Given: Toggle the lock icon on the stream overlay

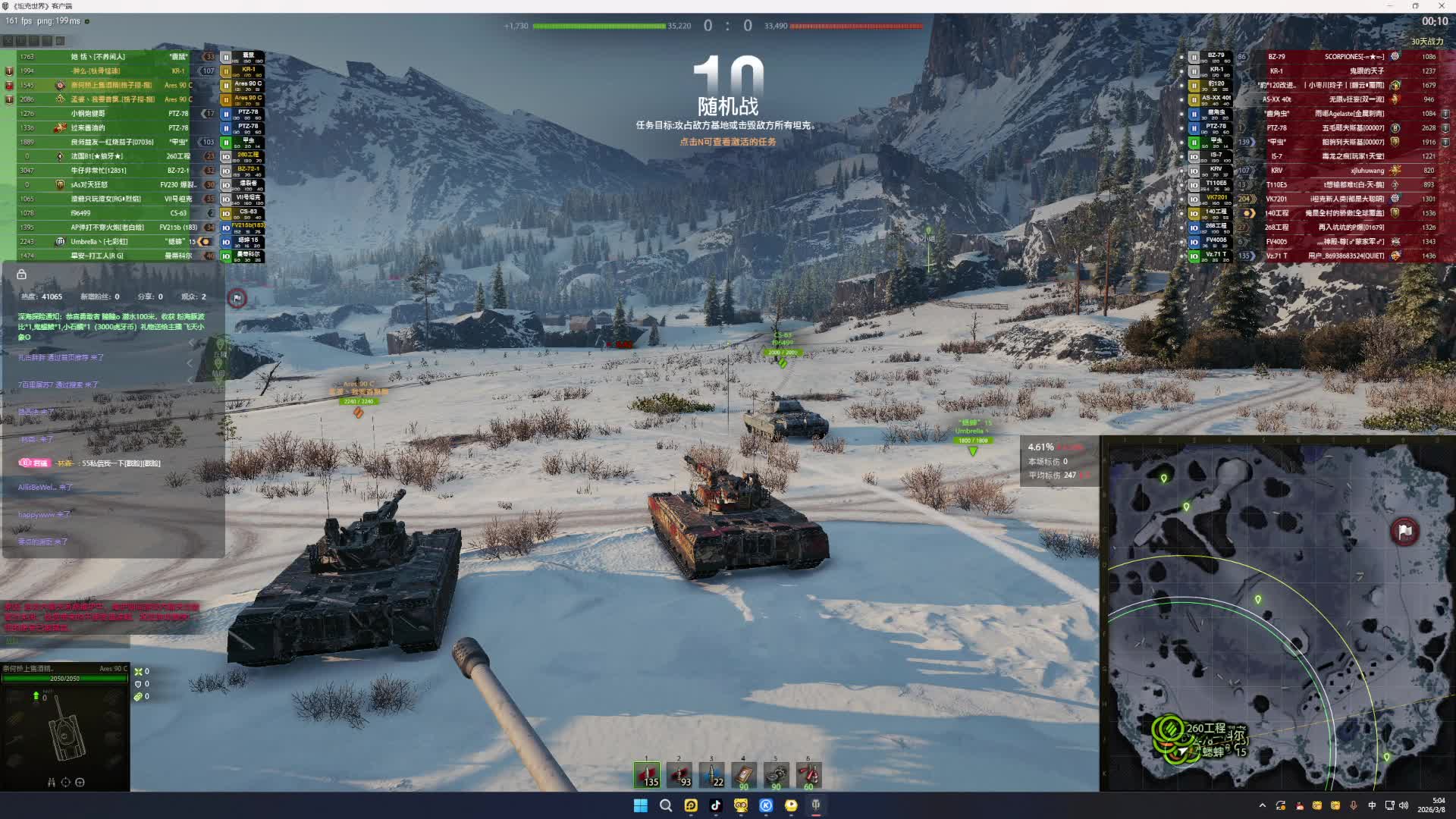Looking at the screenshot, I should [22, 275].
